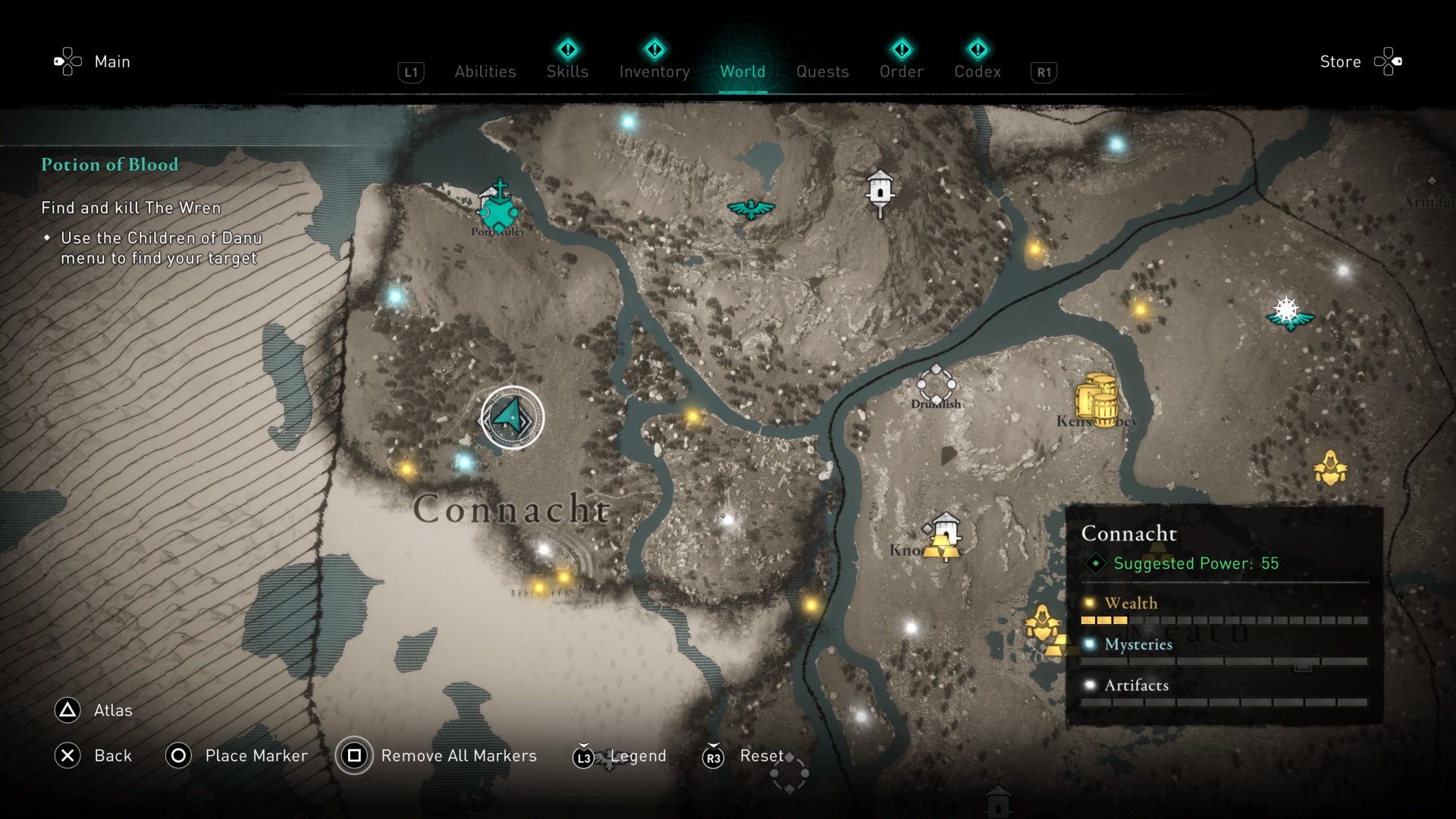
Task: Open the Codex tab
Action: (977, 71)
